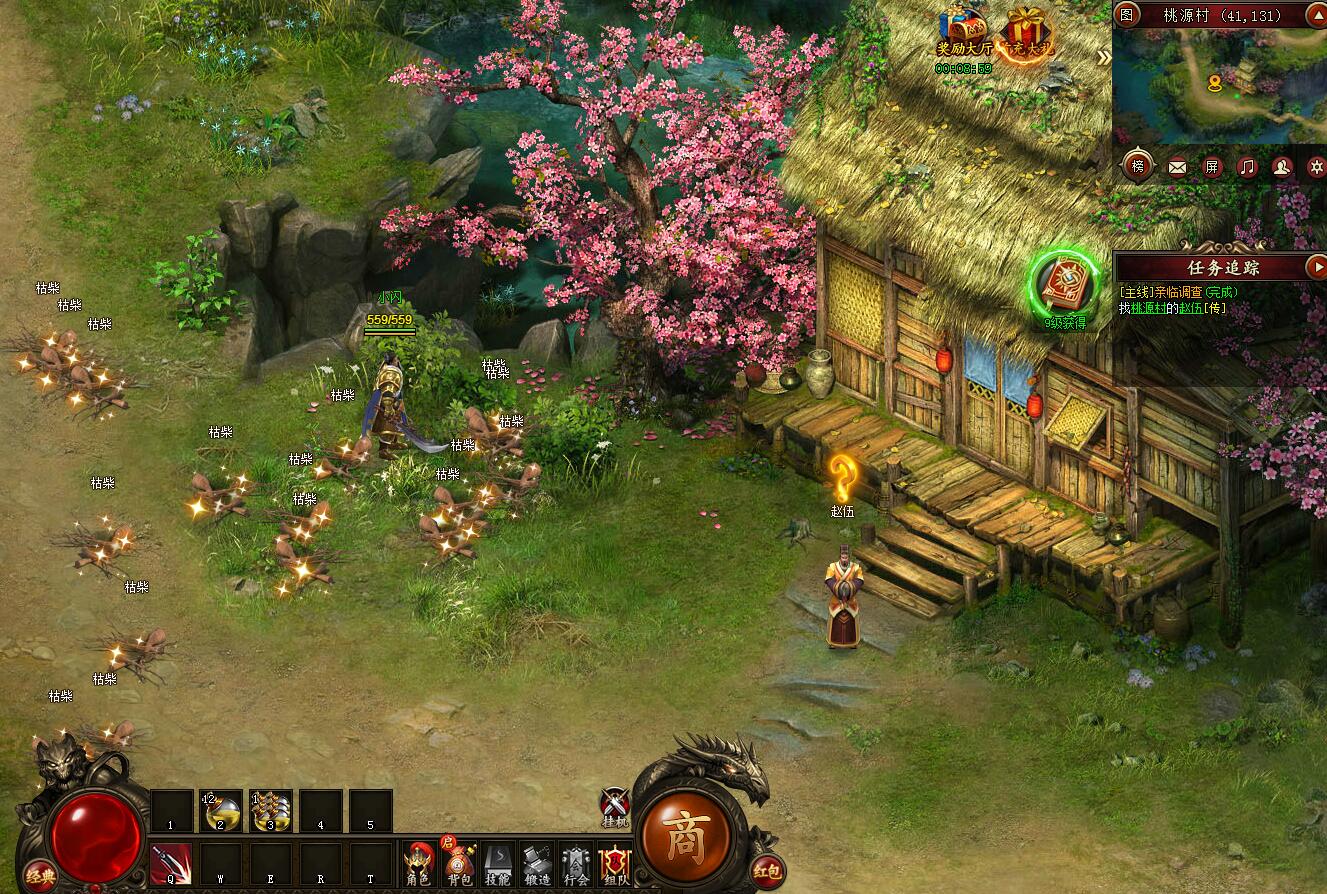Viewport: 1327px width, 894px height.
Task: Open the 背包 backpack
Action: tap(459, 863)
